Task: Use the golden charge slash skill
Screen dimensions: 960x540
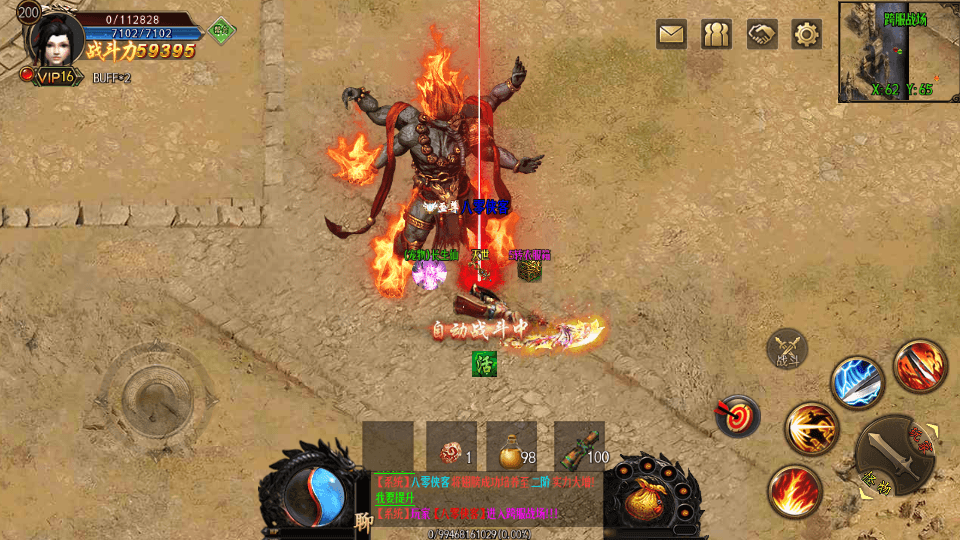Action: pyautogui.click(x=811, y=429)
